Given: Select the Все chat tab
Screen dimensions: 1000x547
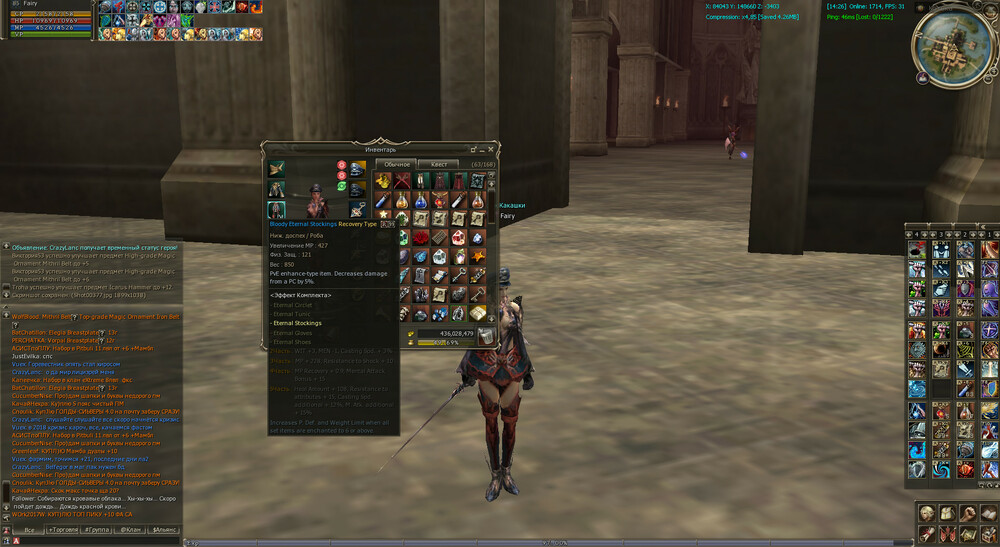Looking at the screenshot, I should [30, 529].
